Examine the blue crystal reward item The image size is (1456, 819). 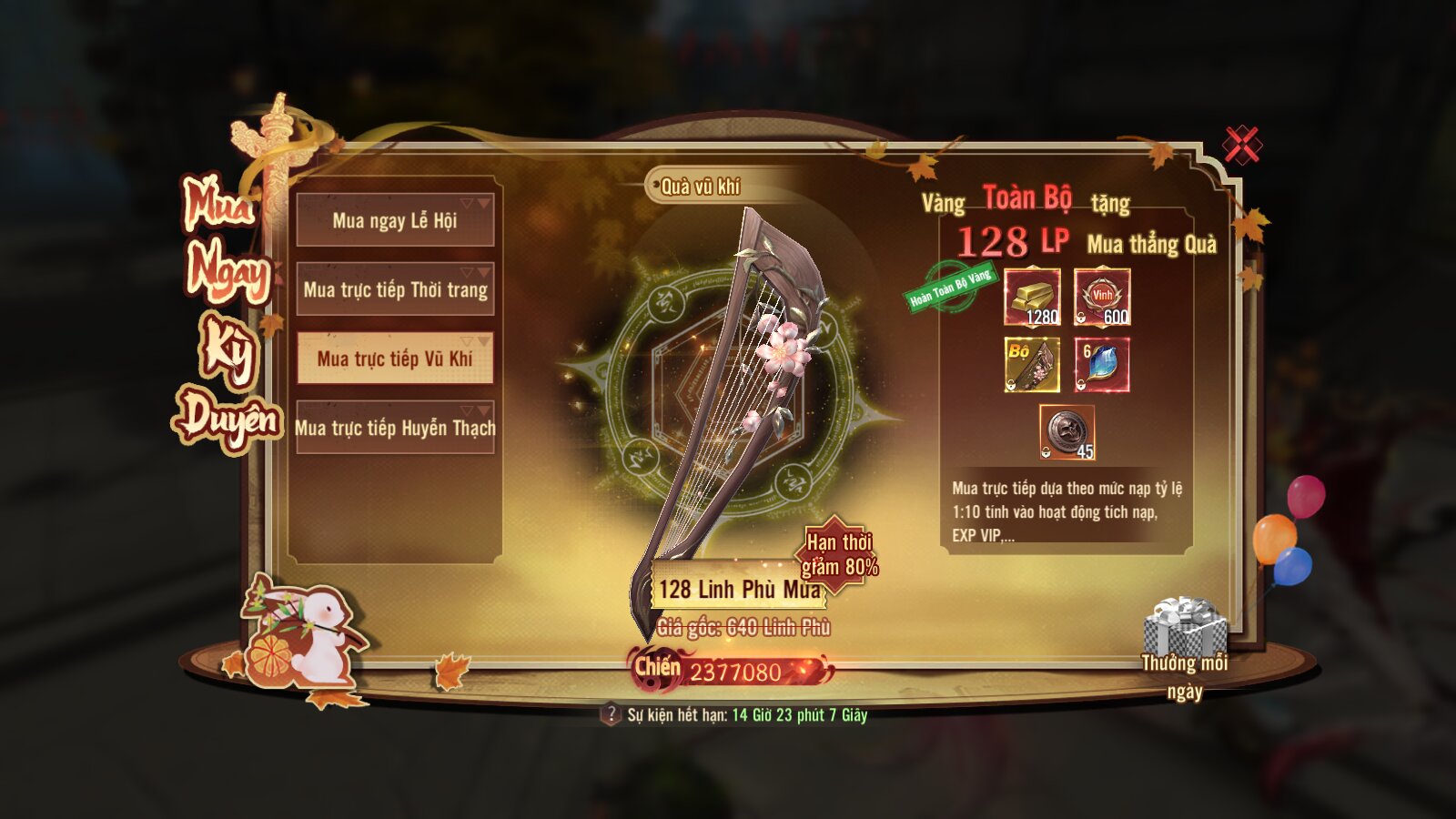[x=1102, y=365]
